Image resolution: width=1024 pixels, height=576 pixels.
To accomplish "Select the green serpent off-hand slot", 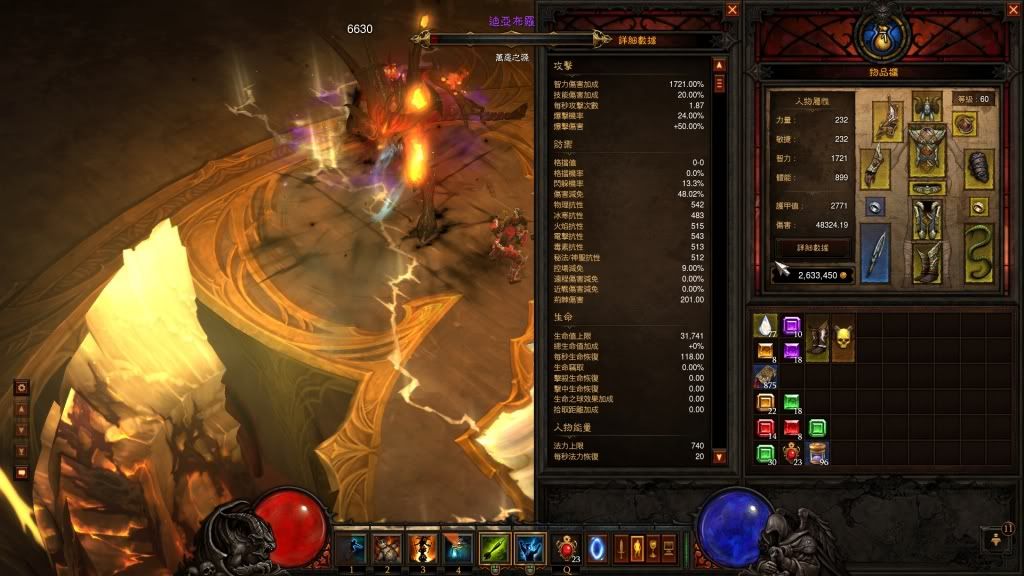I will tap(978, 252).
